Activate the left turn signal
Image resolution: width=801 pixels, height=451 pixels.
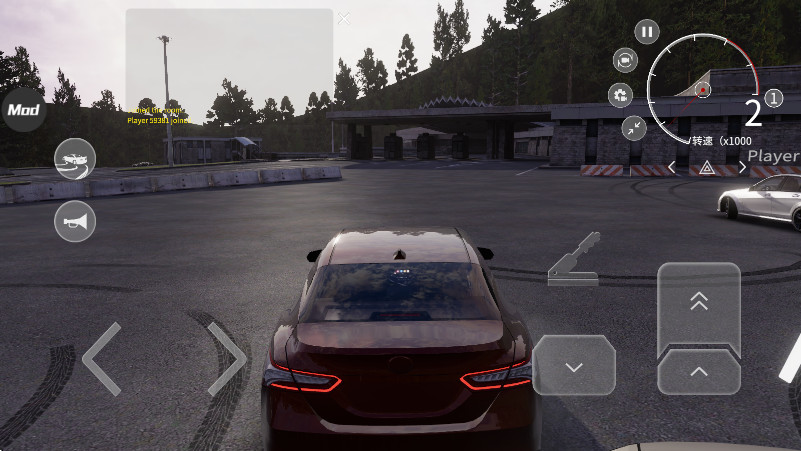(x=672, y=168)
